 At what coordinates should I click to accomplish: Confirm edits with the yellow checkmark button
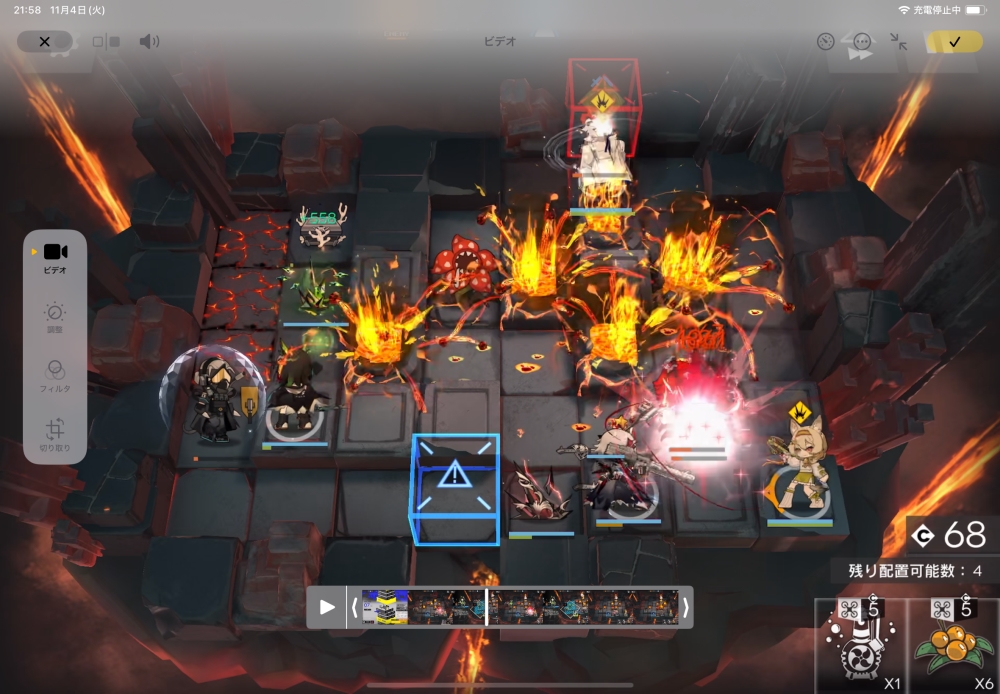pyautogui.click(x=954, y=42)
